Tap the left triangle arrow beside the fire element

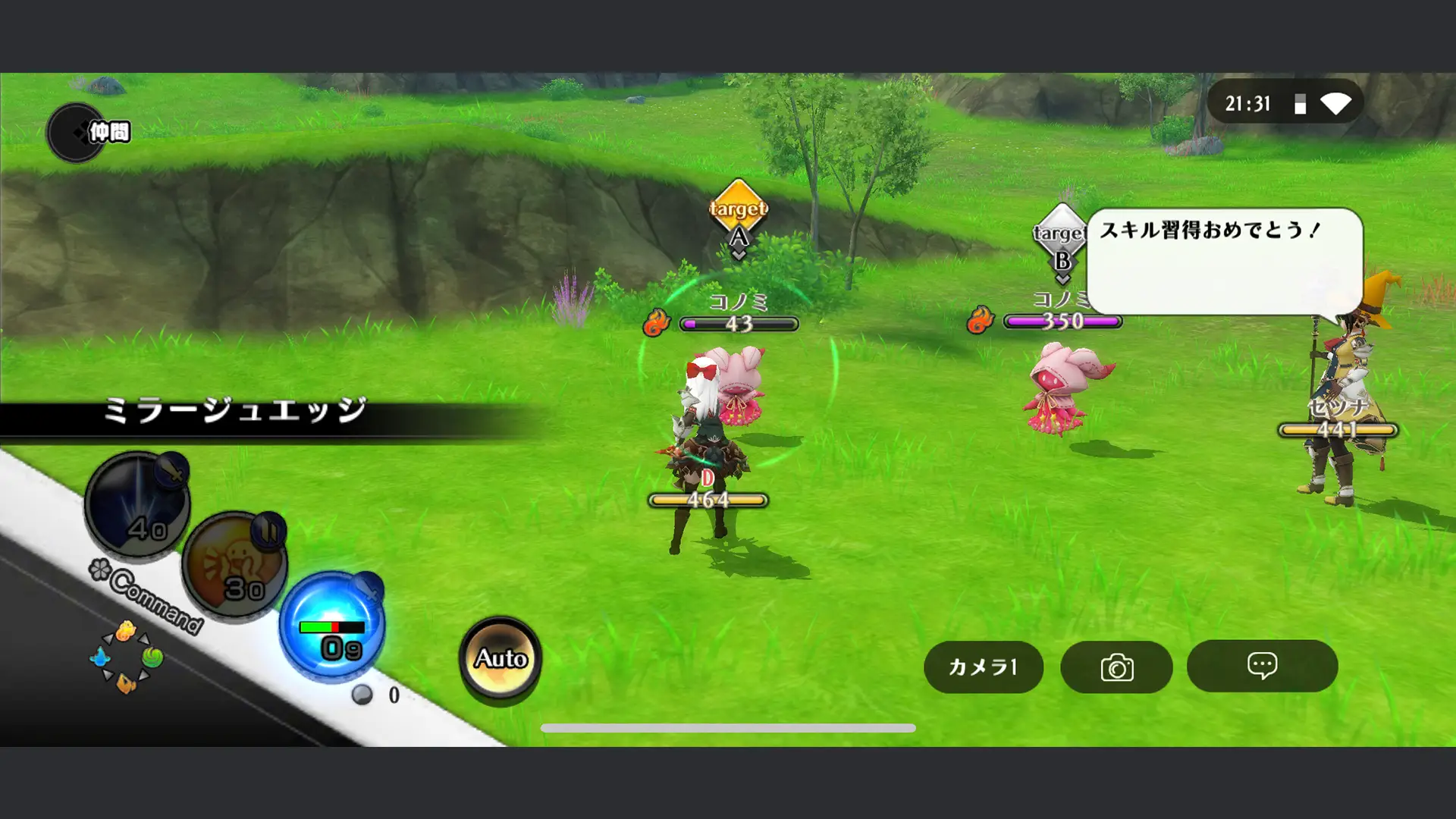point(108,639)
